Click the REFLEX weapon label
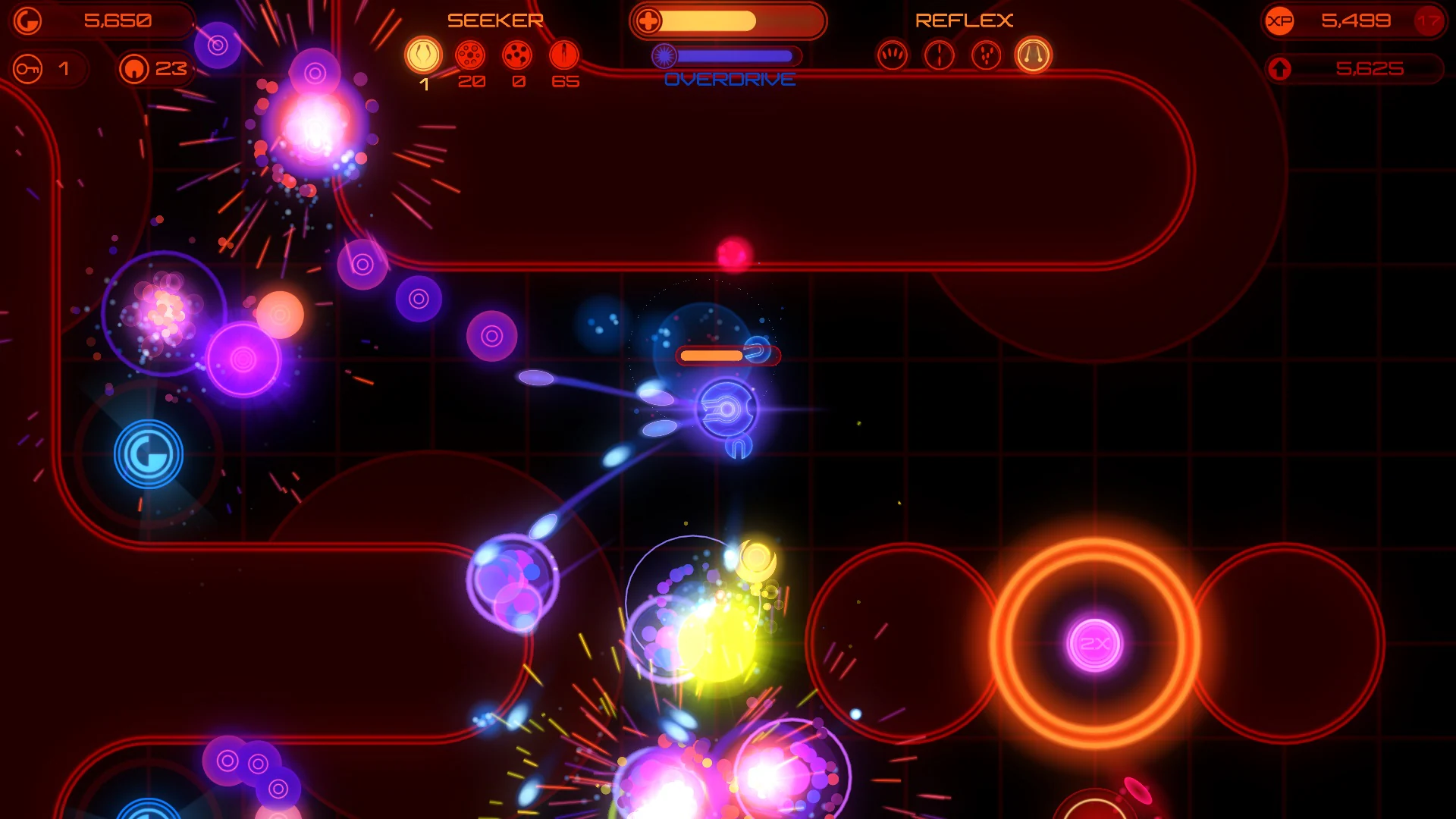The width and height of the screenshot is (1456, 819). pos(965,19)
